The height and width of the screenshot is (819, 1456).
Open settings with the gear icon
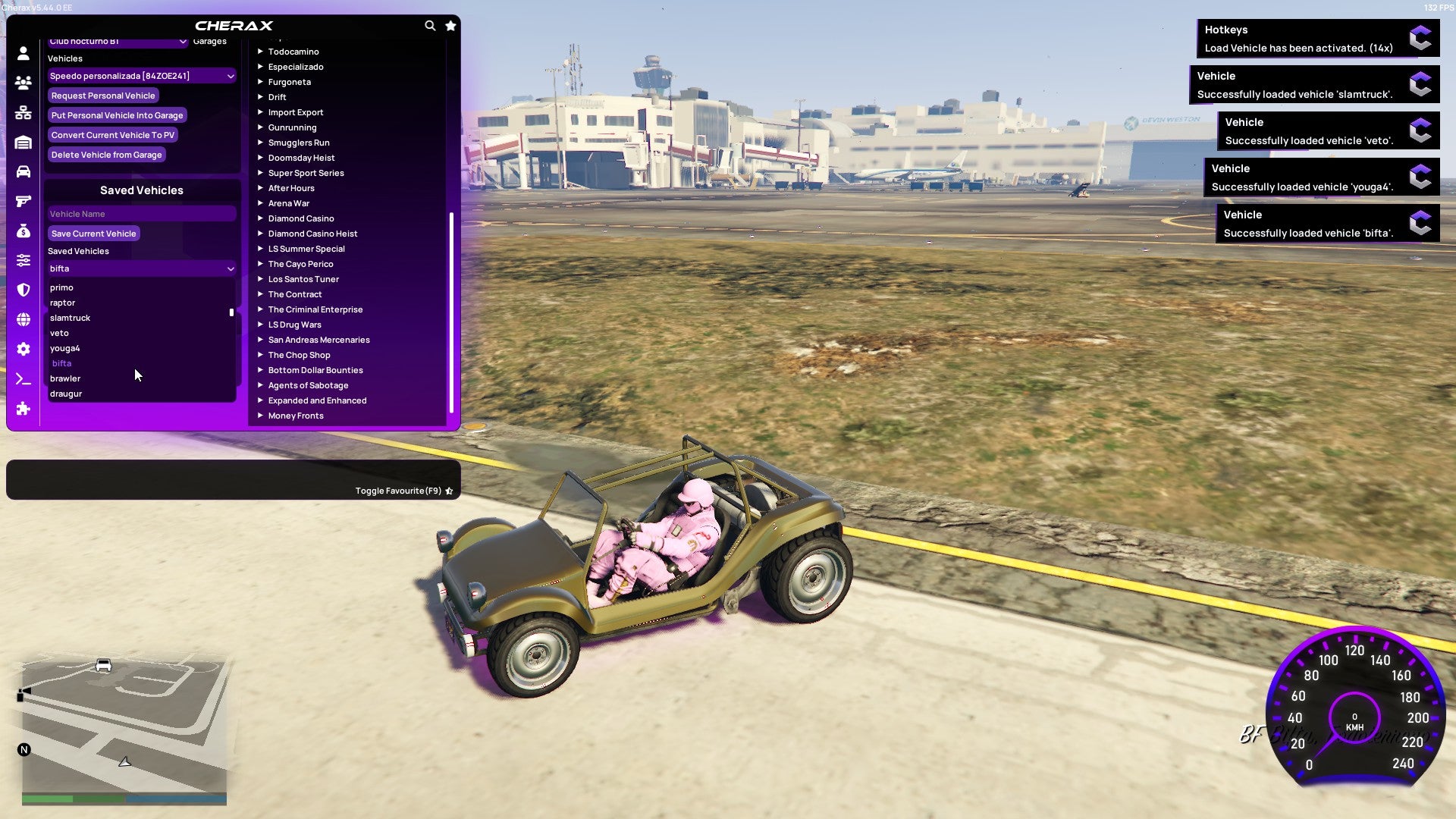click(x=23, y=349)
